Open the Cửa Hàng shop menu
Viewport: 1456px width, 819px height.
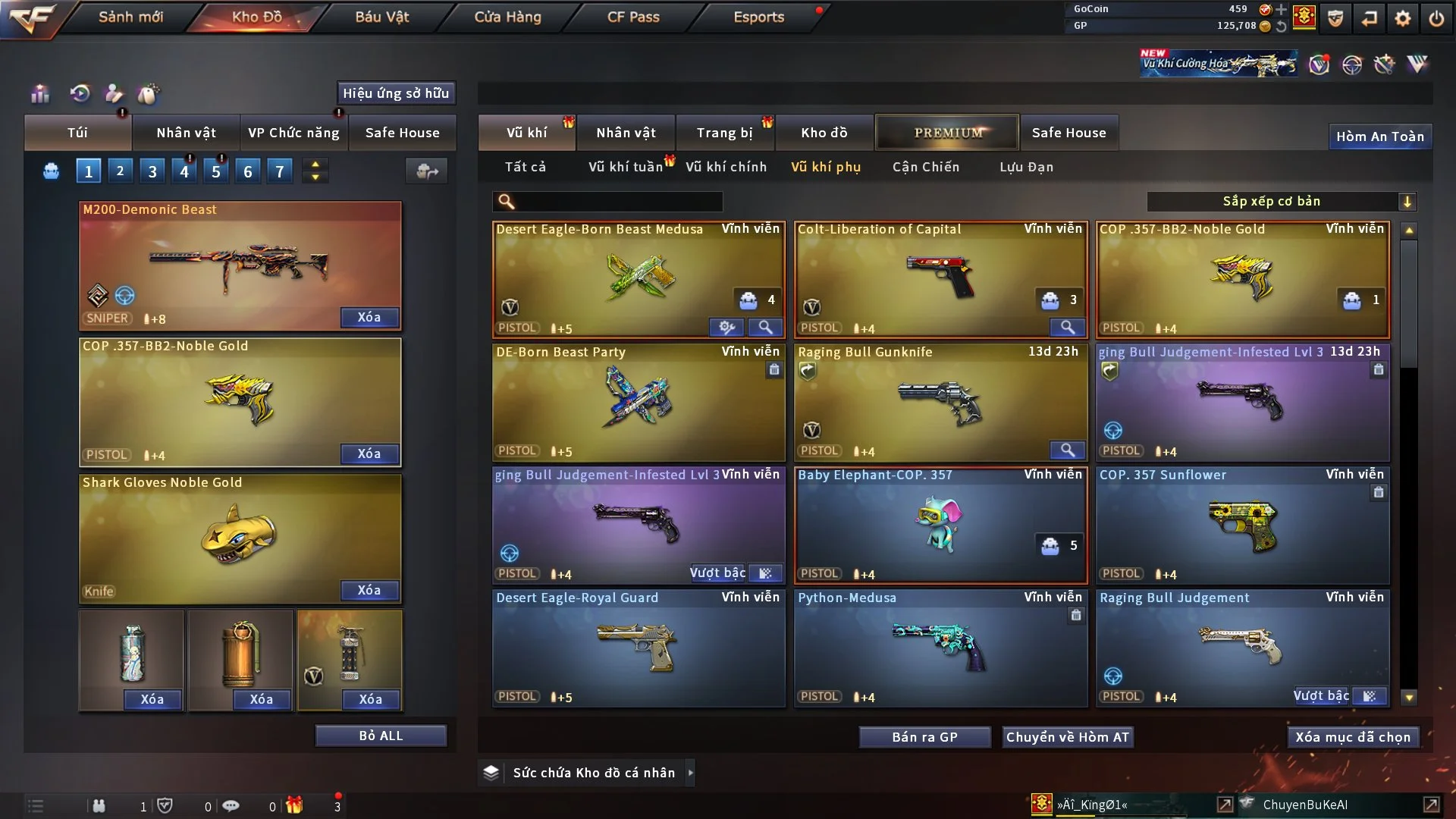pyautogui.click(x=507, y=17)
